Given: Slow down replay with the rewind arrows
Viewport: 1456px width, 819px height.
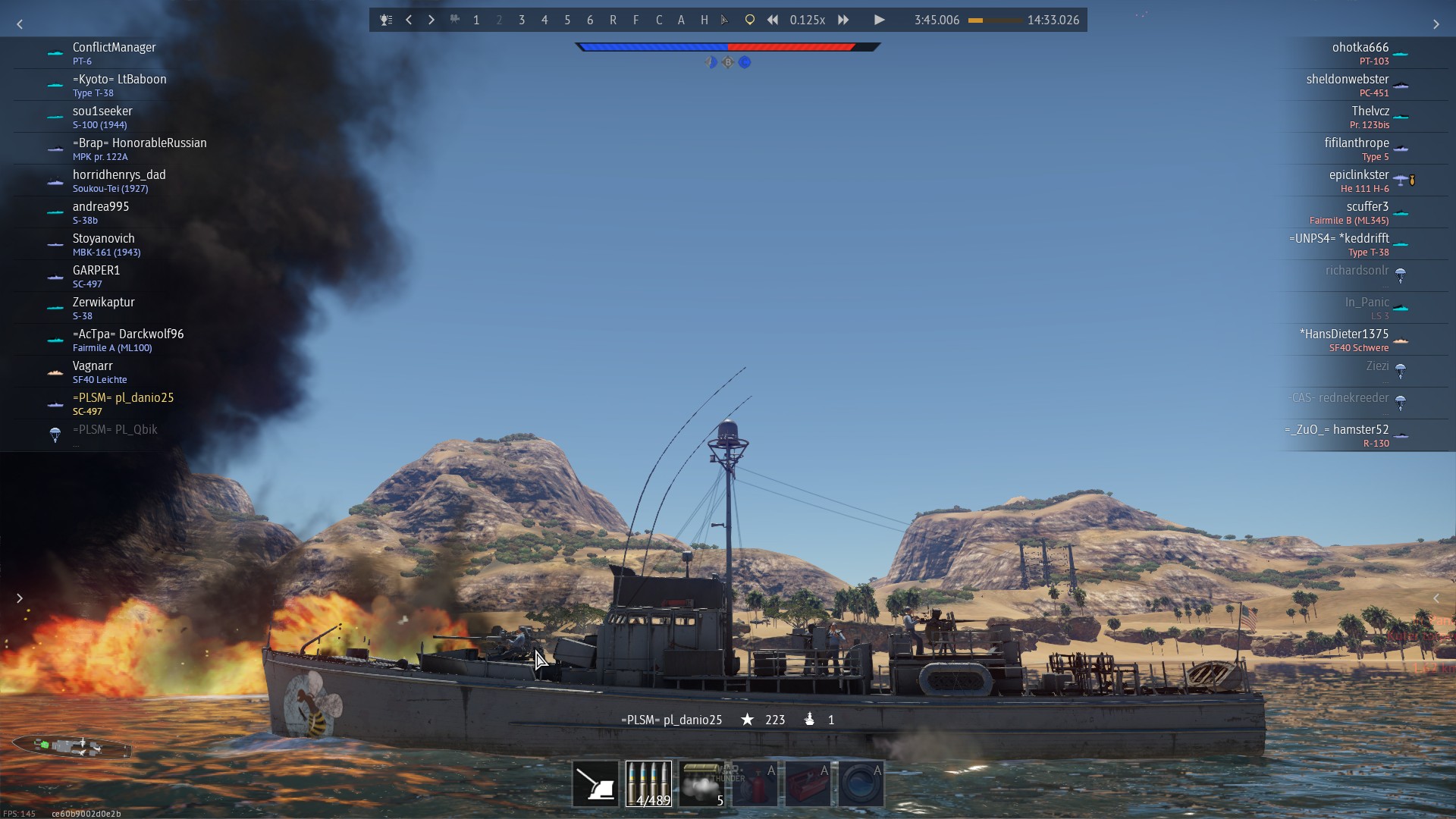Looking at the screenshot, I should click(x=772, y=20).
